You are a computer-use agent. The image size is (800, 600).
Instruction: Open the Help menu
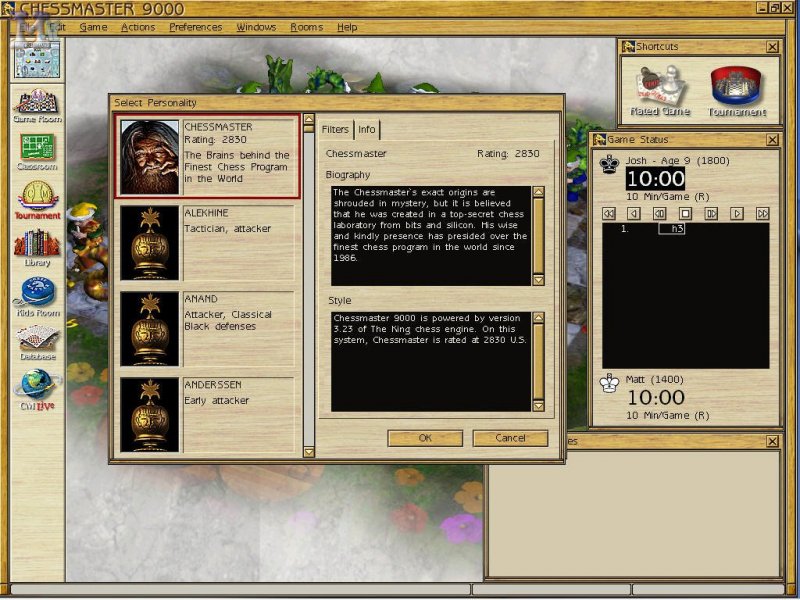point(347,27)
